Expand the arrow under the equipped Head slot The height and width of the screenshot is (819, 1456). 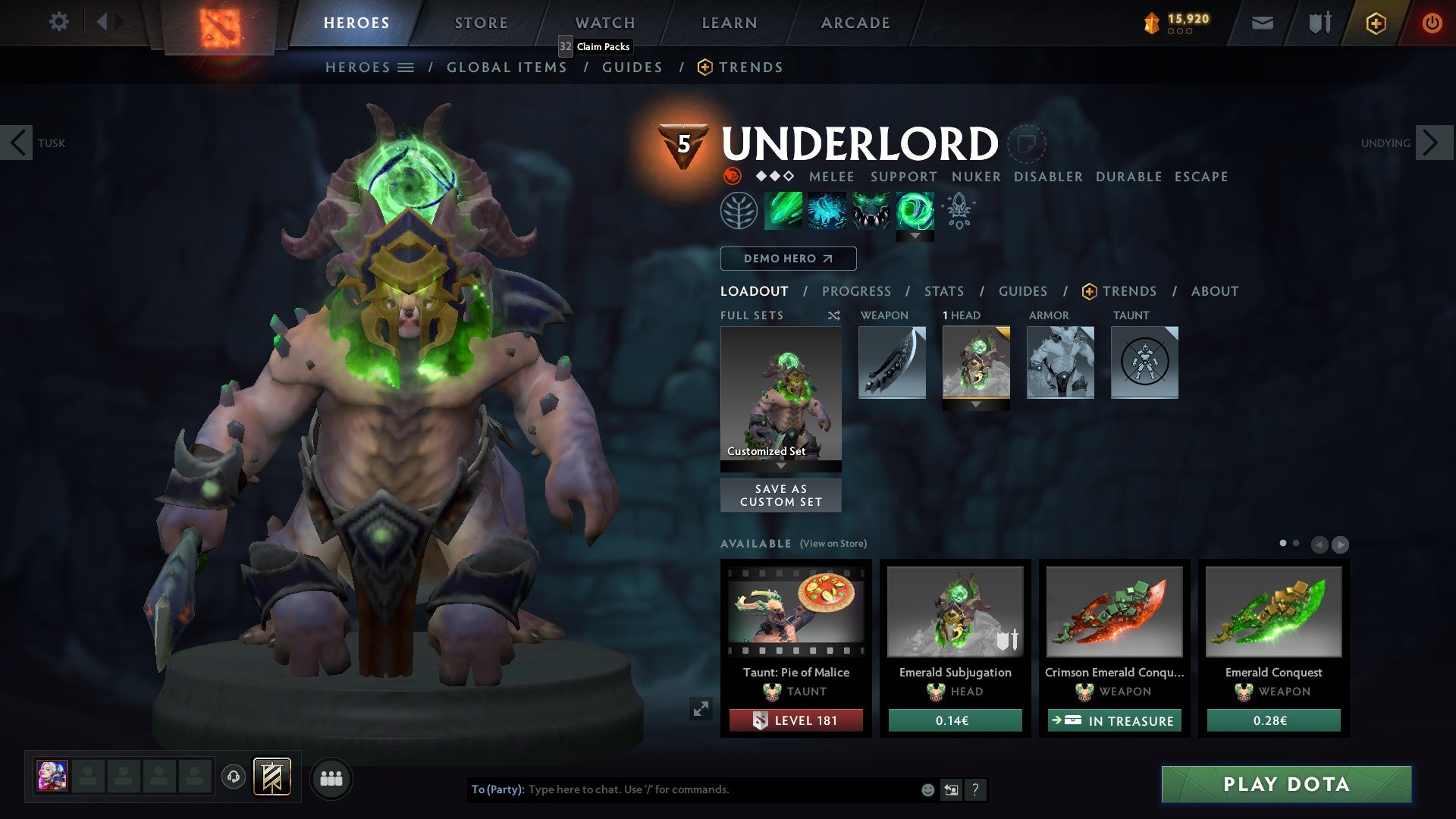(x=976, y=405)
